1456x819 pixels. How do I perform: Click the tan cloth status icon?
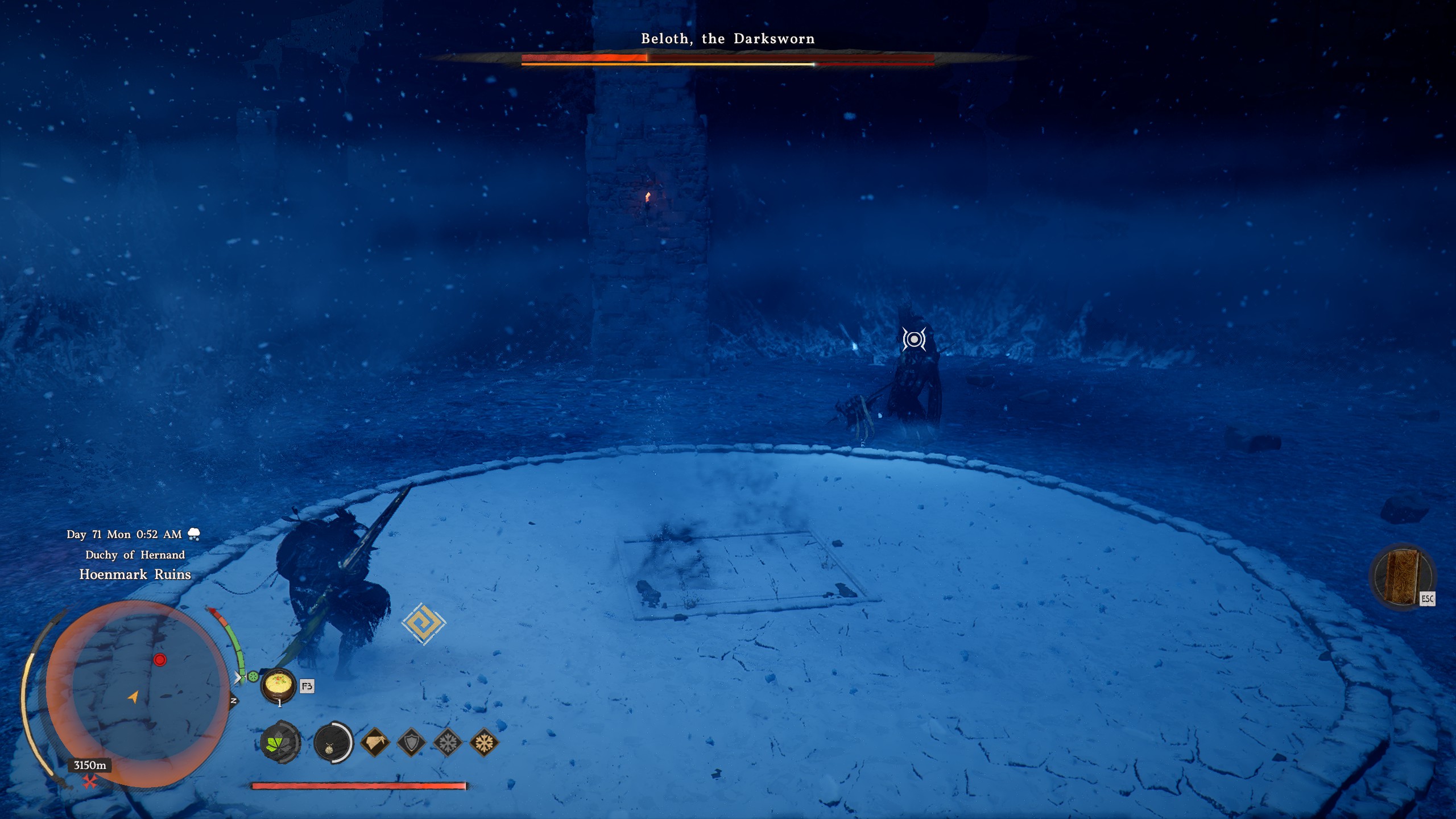point(375,742)
